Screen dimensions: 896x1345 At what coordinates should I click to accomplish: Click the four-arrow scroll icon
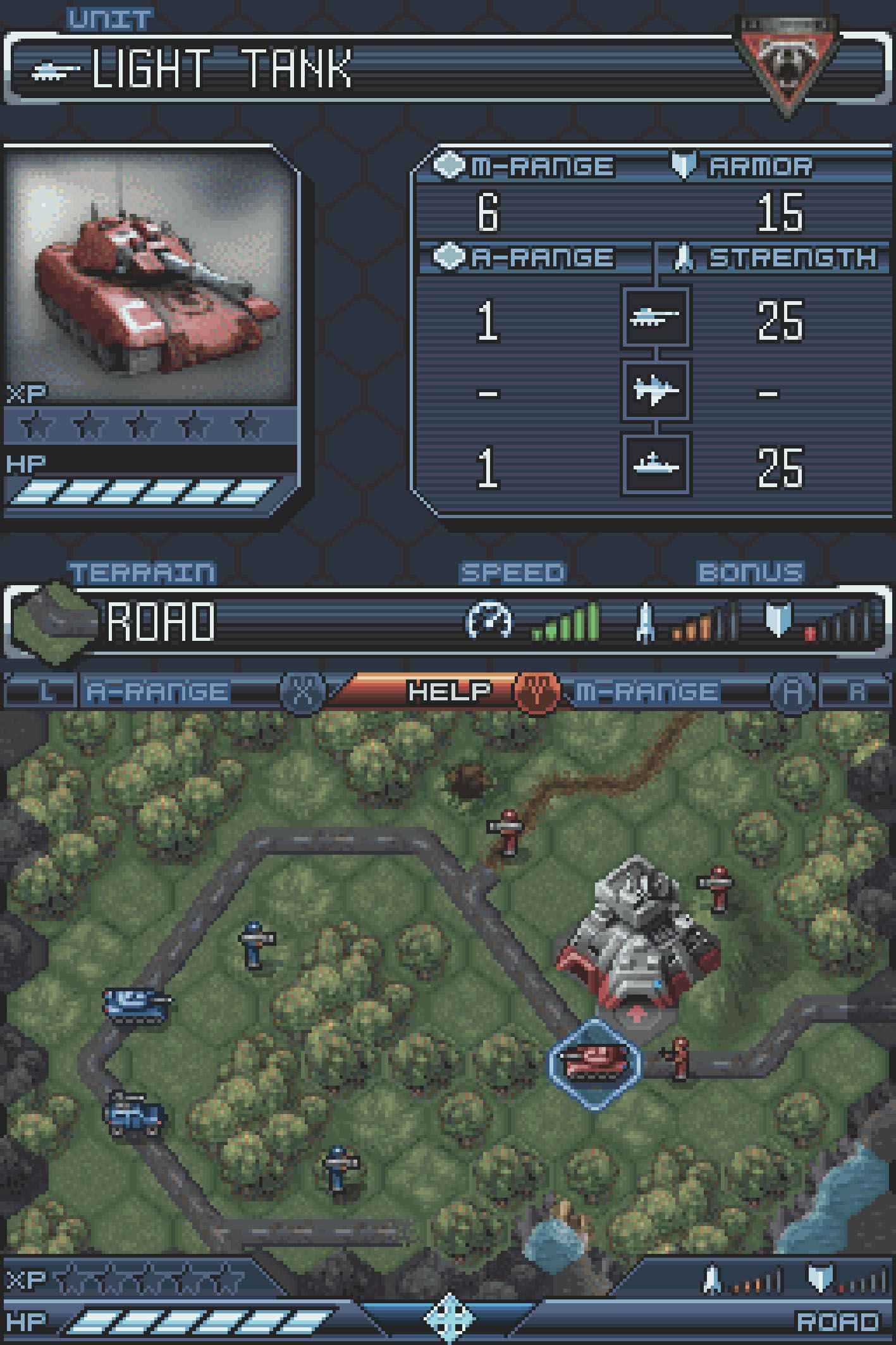448,1319
